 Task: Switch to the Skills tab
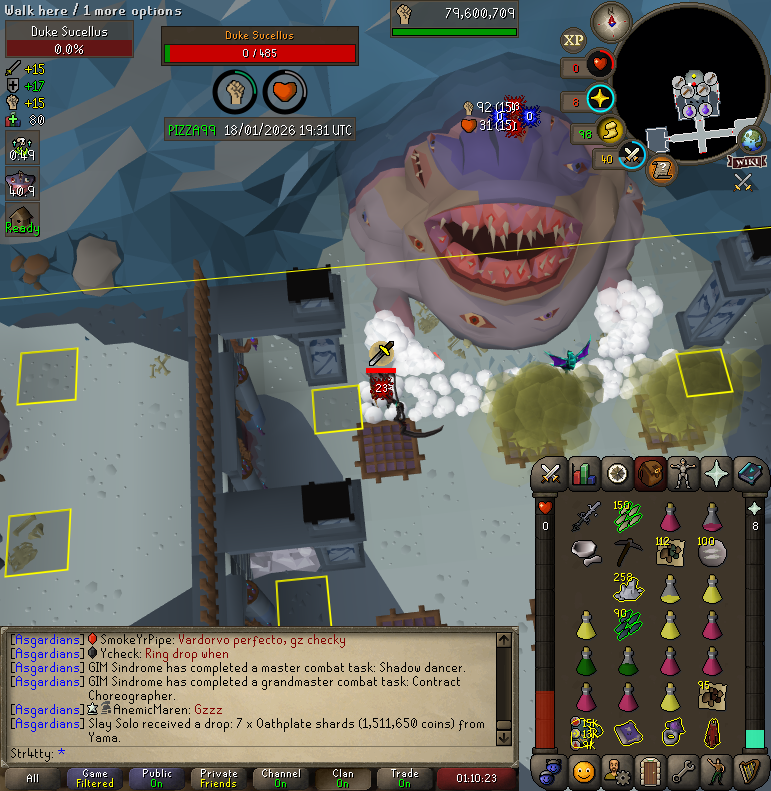coord(583,473)
